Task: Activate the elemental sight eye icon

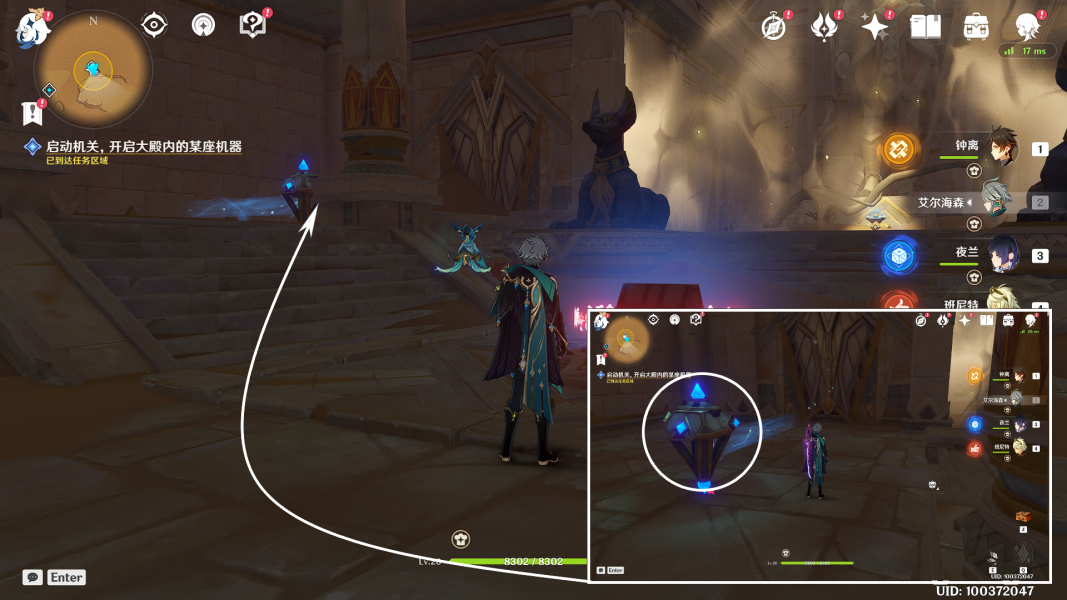Action: 154,25
